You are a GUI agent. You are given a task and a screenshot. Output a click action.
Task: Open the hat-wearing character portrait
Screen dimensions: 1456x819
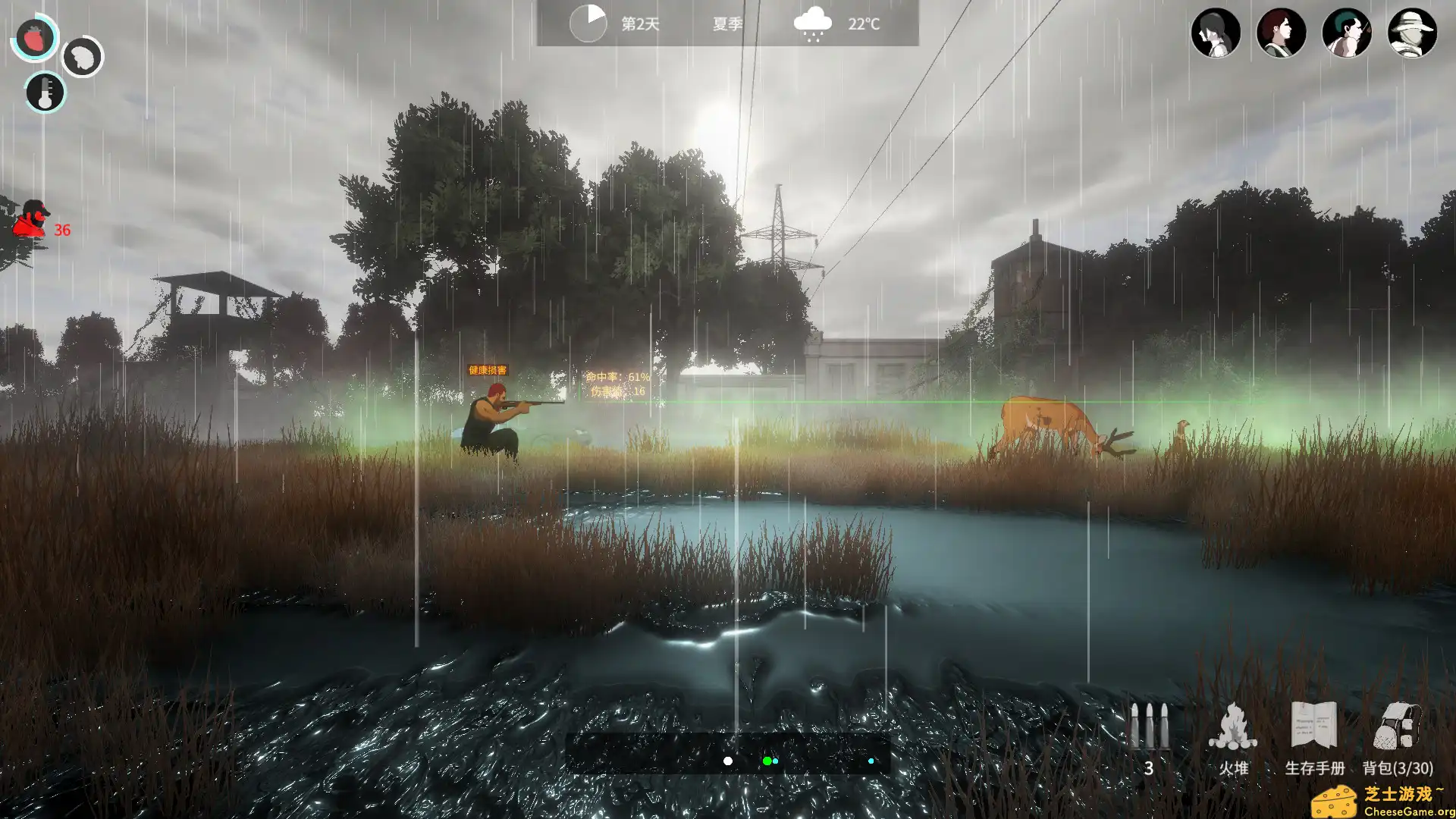[x=1414, y=33]
